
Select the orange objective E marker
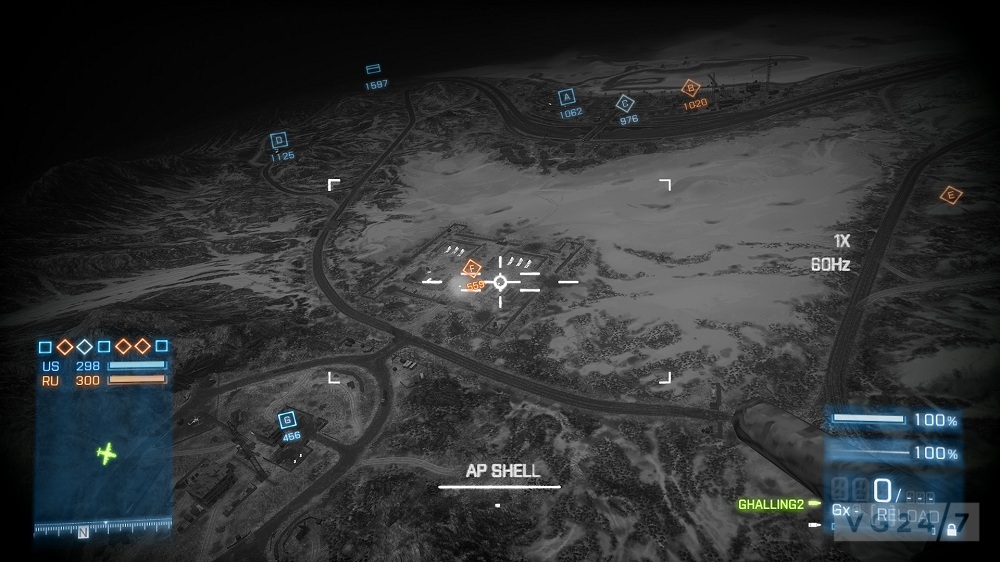coord(951,195)
